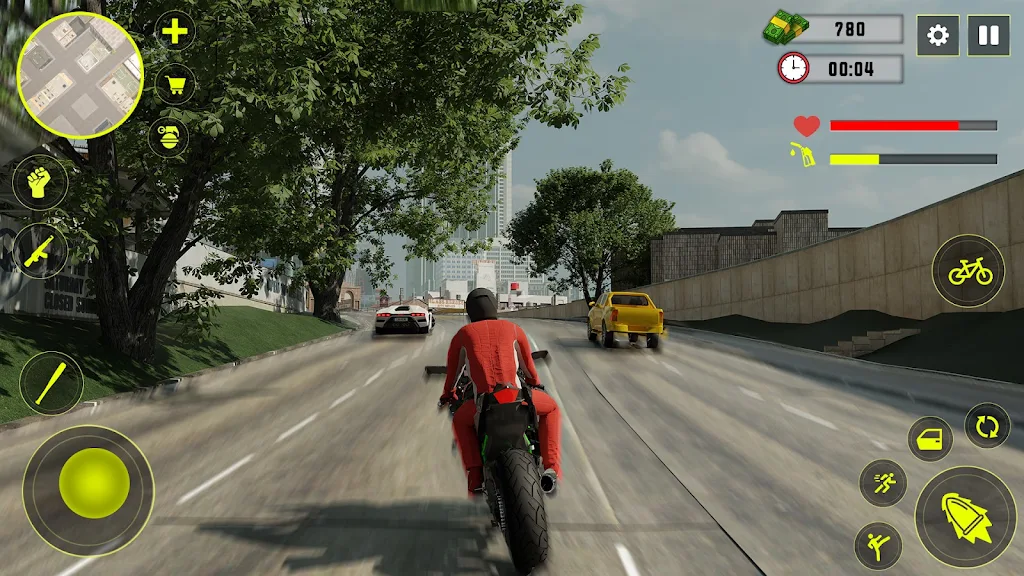This screenshot has width=1024, height=576.
Task: Equip the rifle weapon
Action: pyautogui.click(x=40, y=250)
